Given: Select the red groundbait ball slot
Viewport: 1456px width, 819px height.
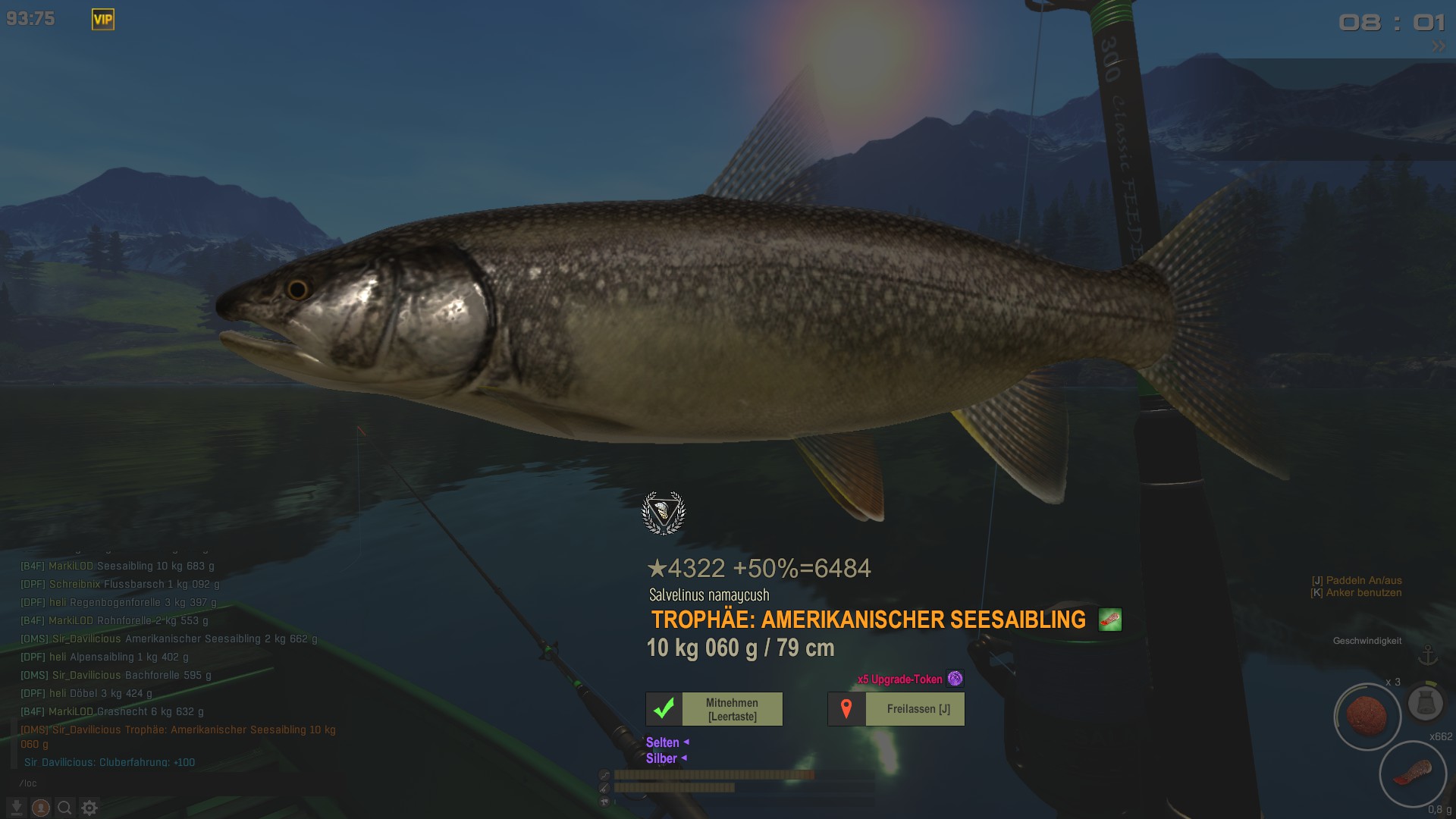Looking at the screenshot, I should 1367,717.
